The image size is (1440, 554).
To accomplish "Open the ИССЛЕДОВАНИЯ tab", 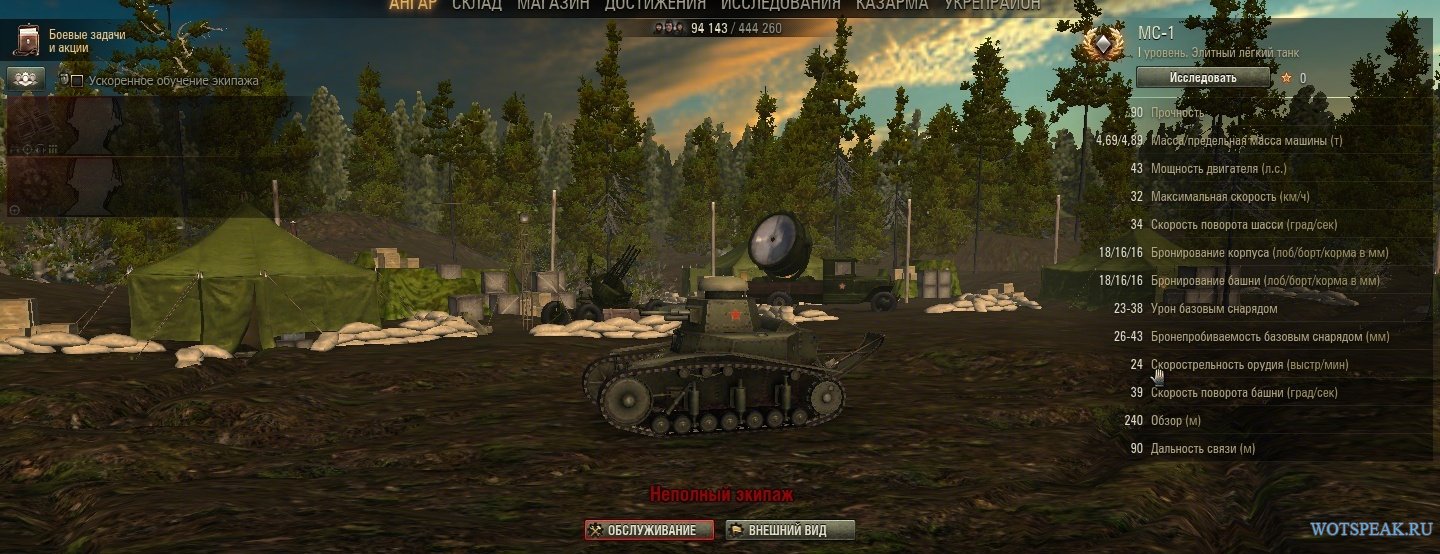I will coord(781,5).
